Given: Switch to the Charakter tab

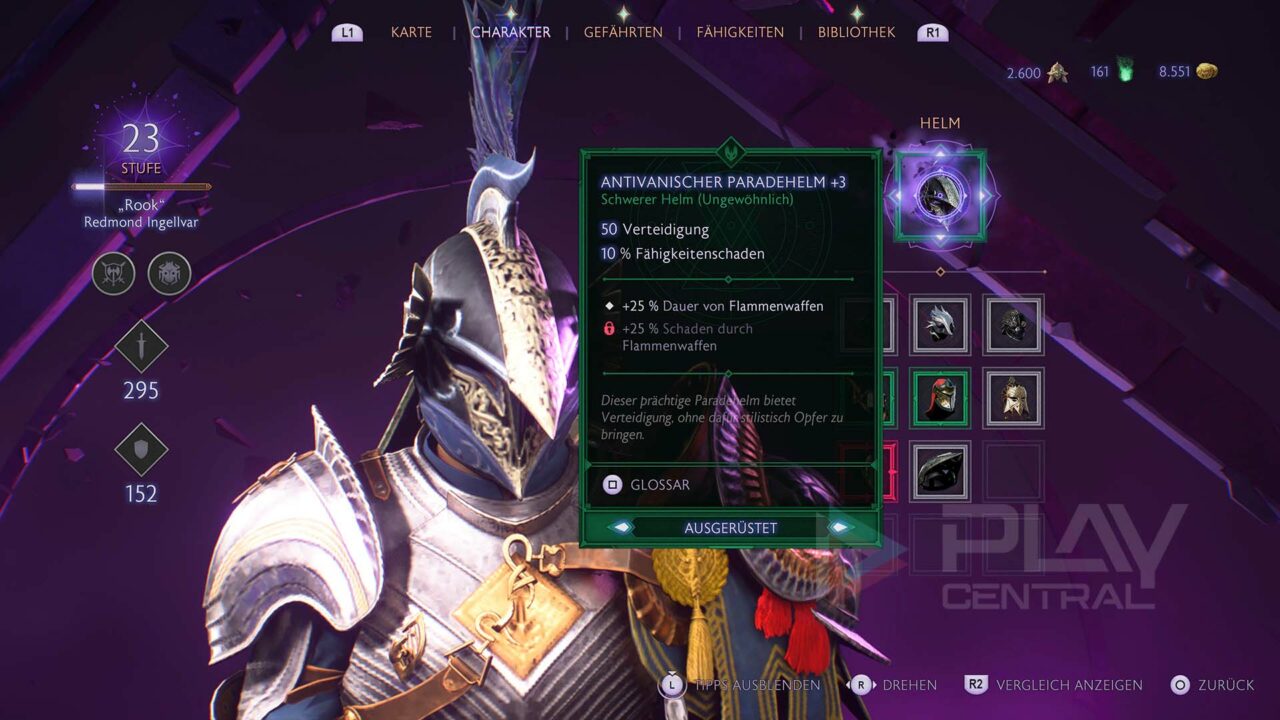Looking at the screenshot, I should (x=510, y=32).
